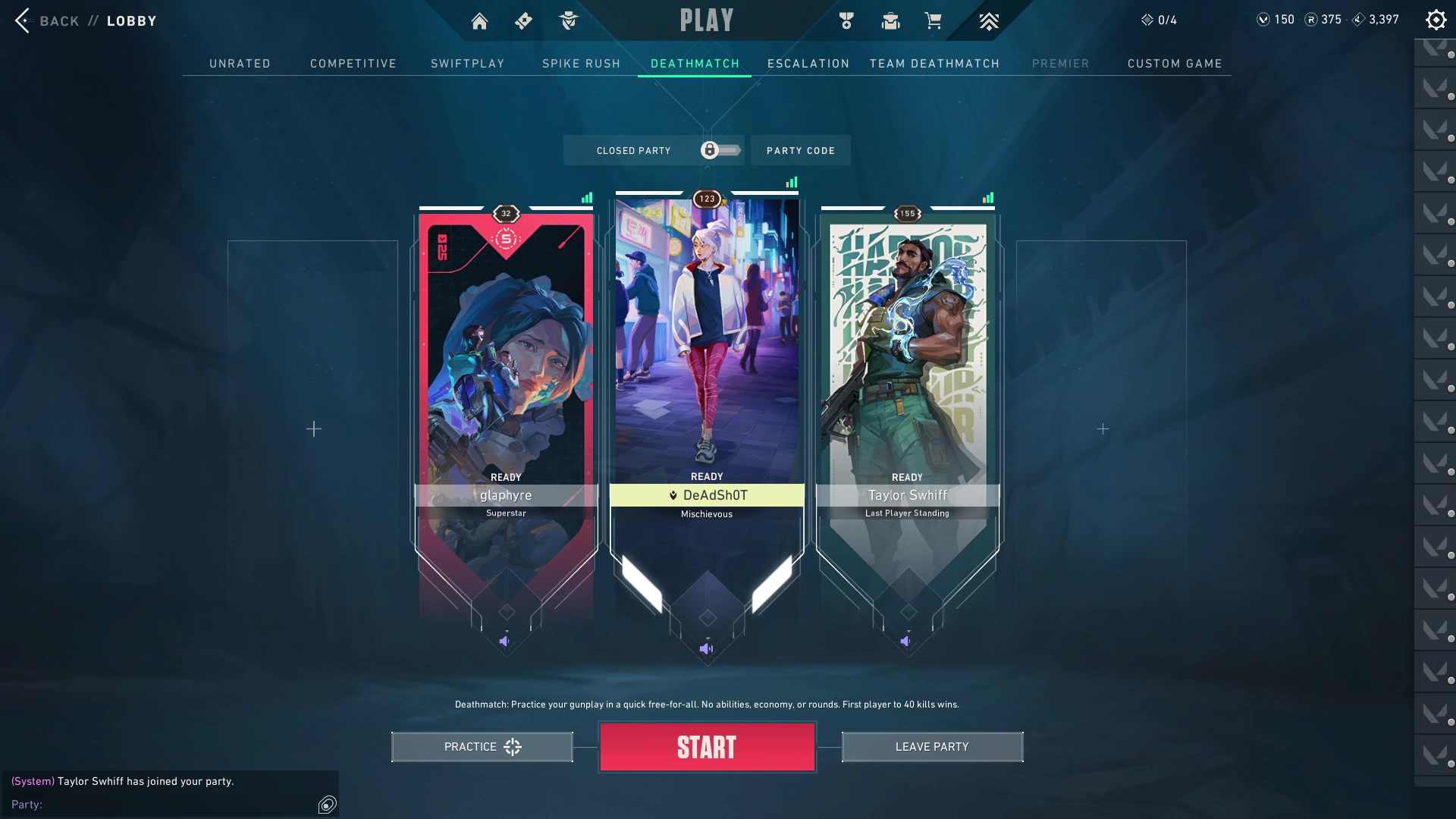Go back from the lobby

click(x=45, y=20)
